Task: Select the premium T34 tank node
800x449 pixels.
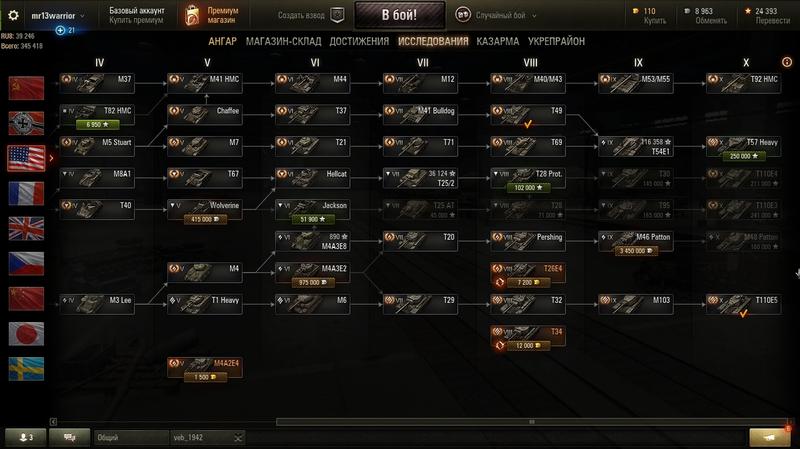Action: click(527, 336)
